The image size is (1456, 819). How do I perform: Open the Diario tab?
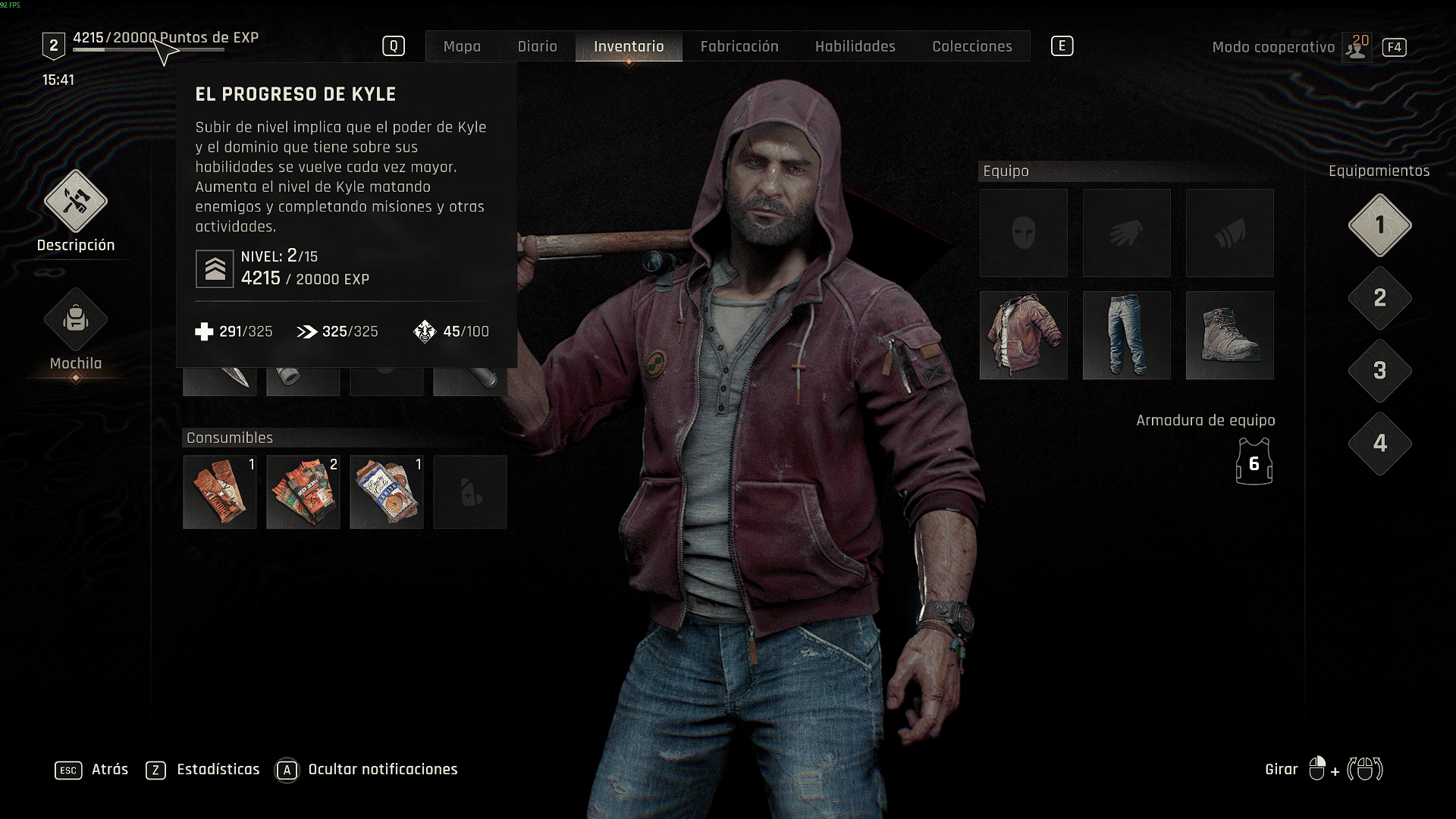point(537,46)
